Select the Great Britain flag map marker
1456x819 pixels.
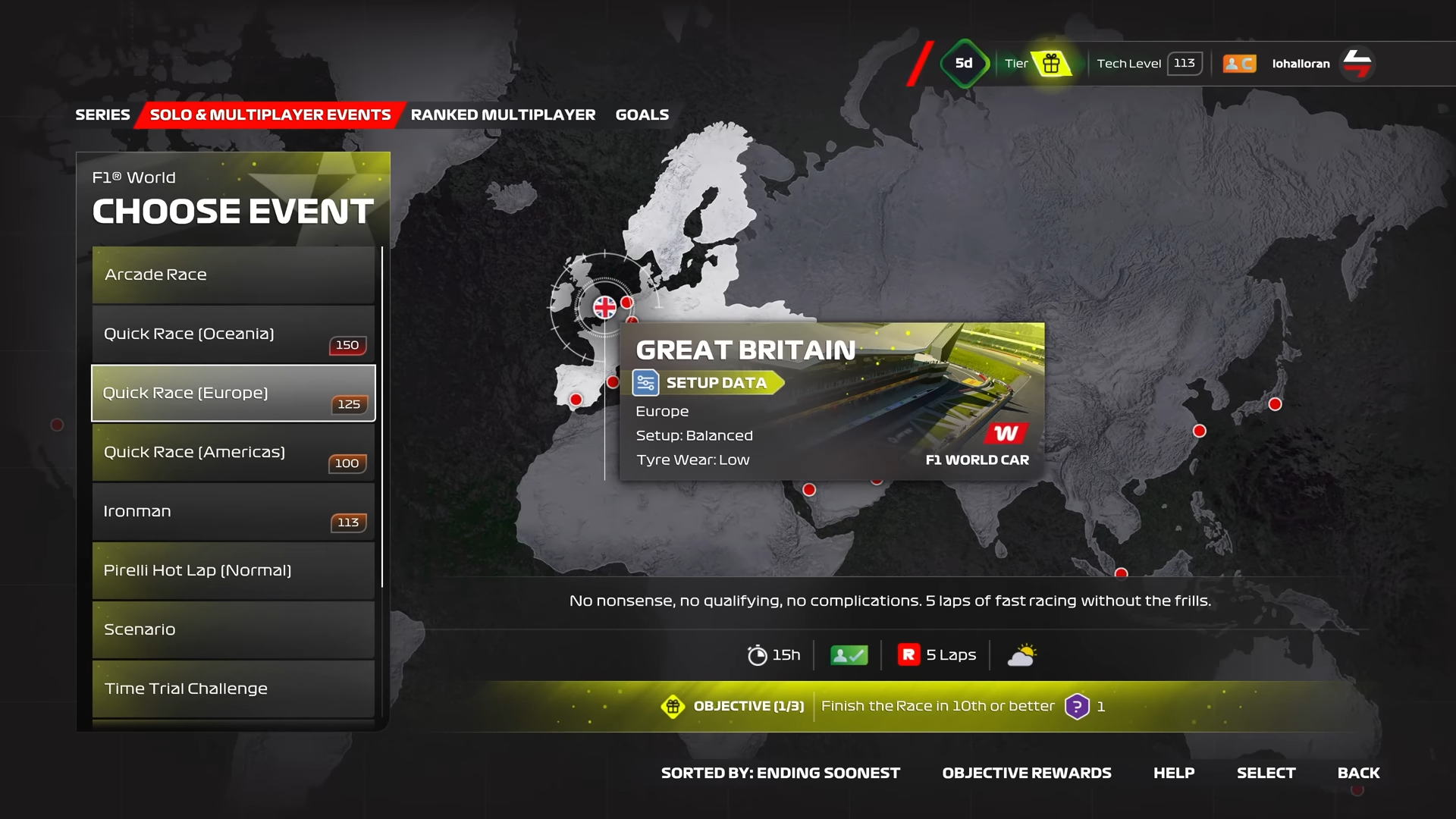604,307
